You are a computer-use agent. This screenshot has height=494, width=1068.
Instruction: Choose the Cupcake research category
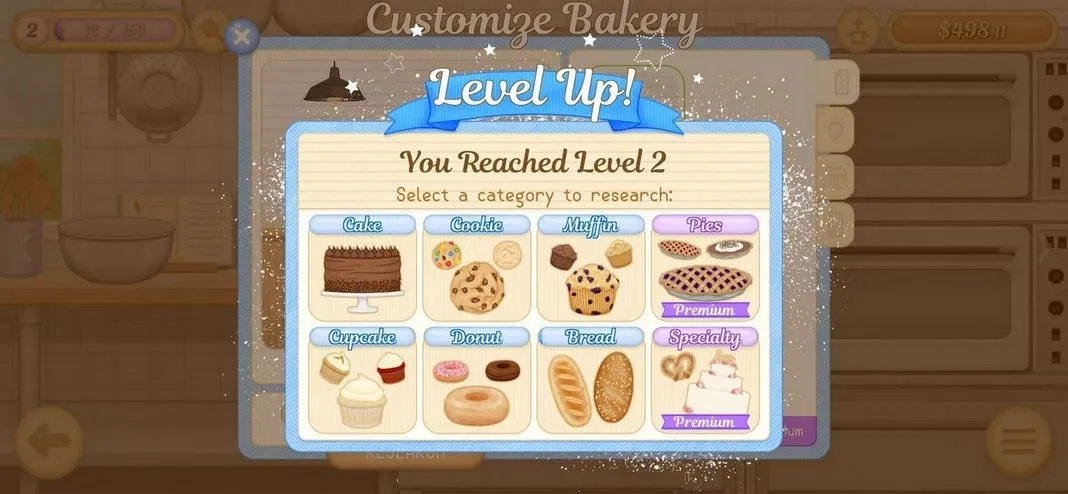tap(362, 380)
